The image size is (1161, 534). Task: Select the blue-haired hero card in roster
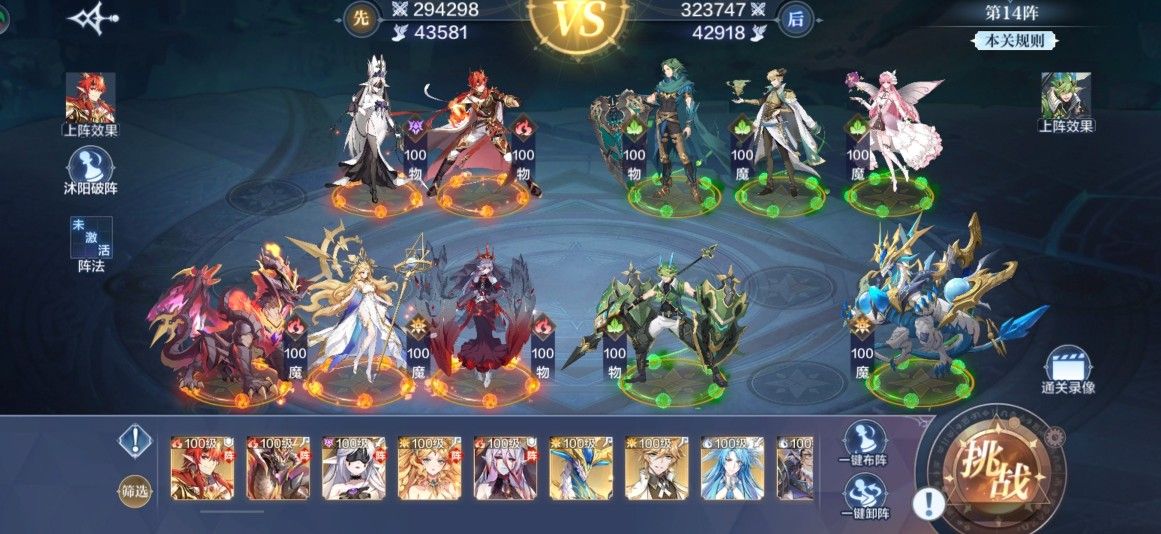(x=733, y=468)
